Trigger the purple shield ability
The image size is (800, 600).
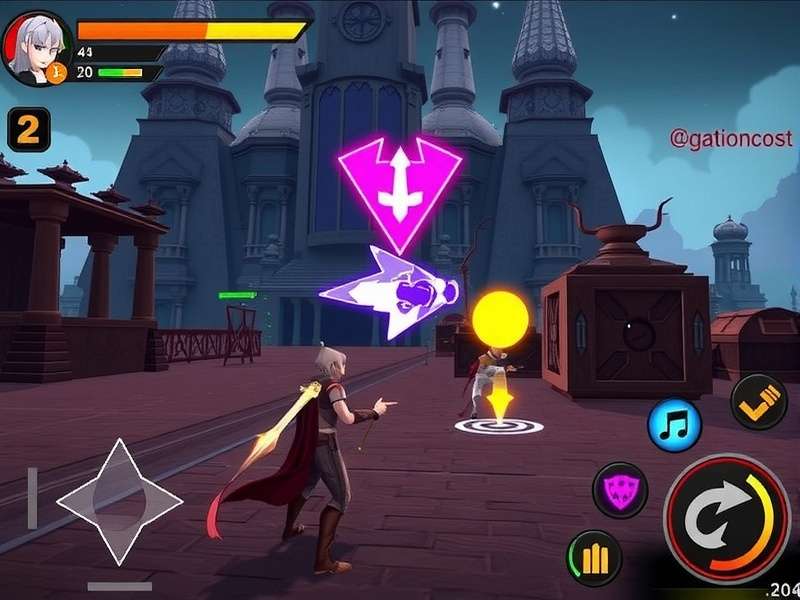(620, 490)
